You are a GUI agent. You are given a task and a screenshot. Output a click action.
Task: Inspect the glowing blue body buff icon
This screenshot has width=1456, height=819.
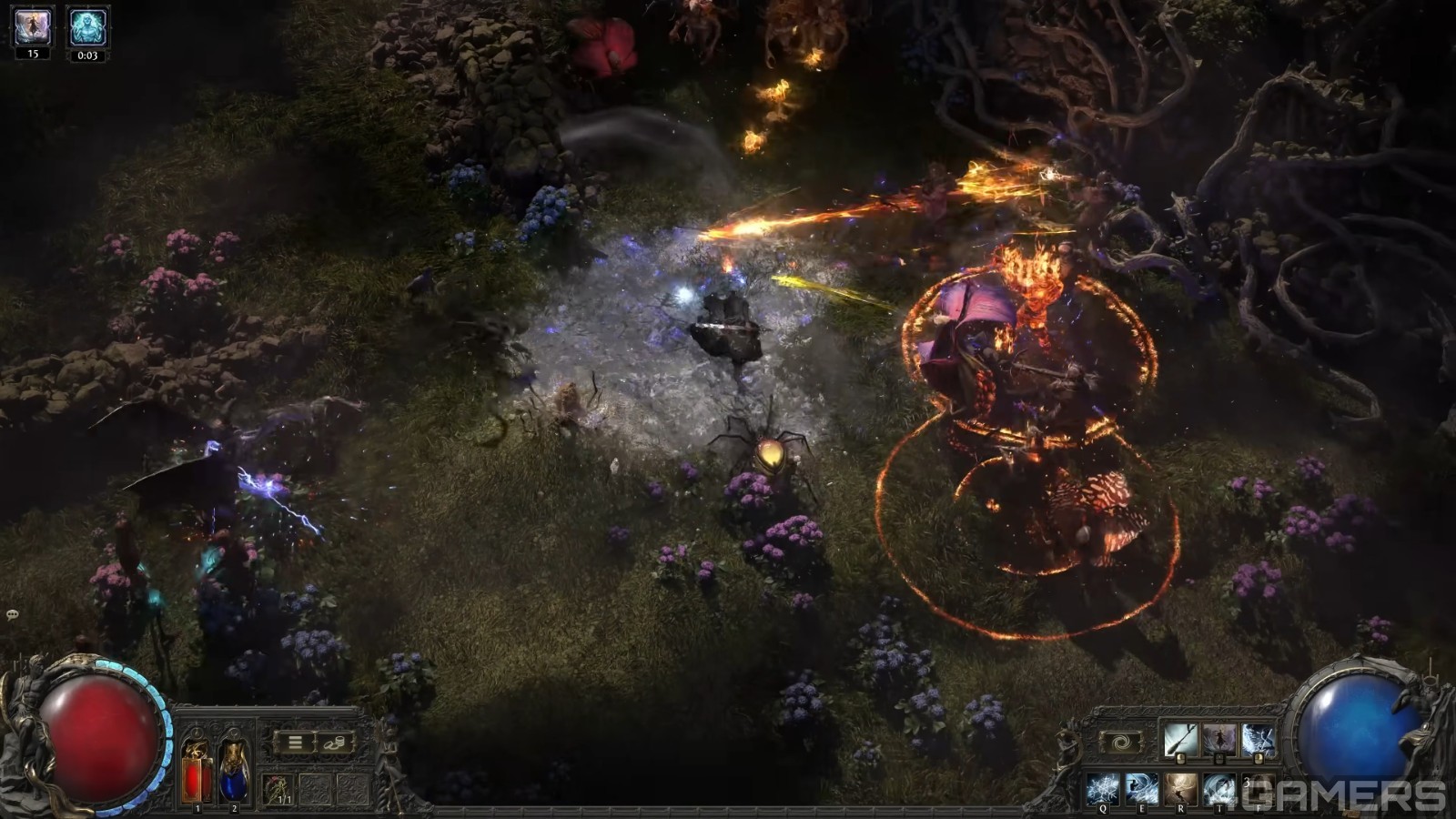87,27
